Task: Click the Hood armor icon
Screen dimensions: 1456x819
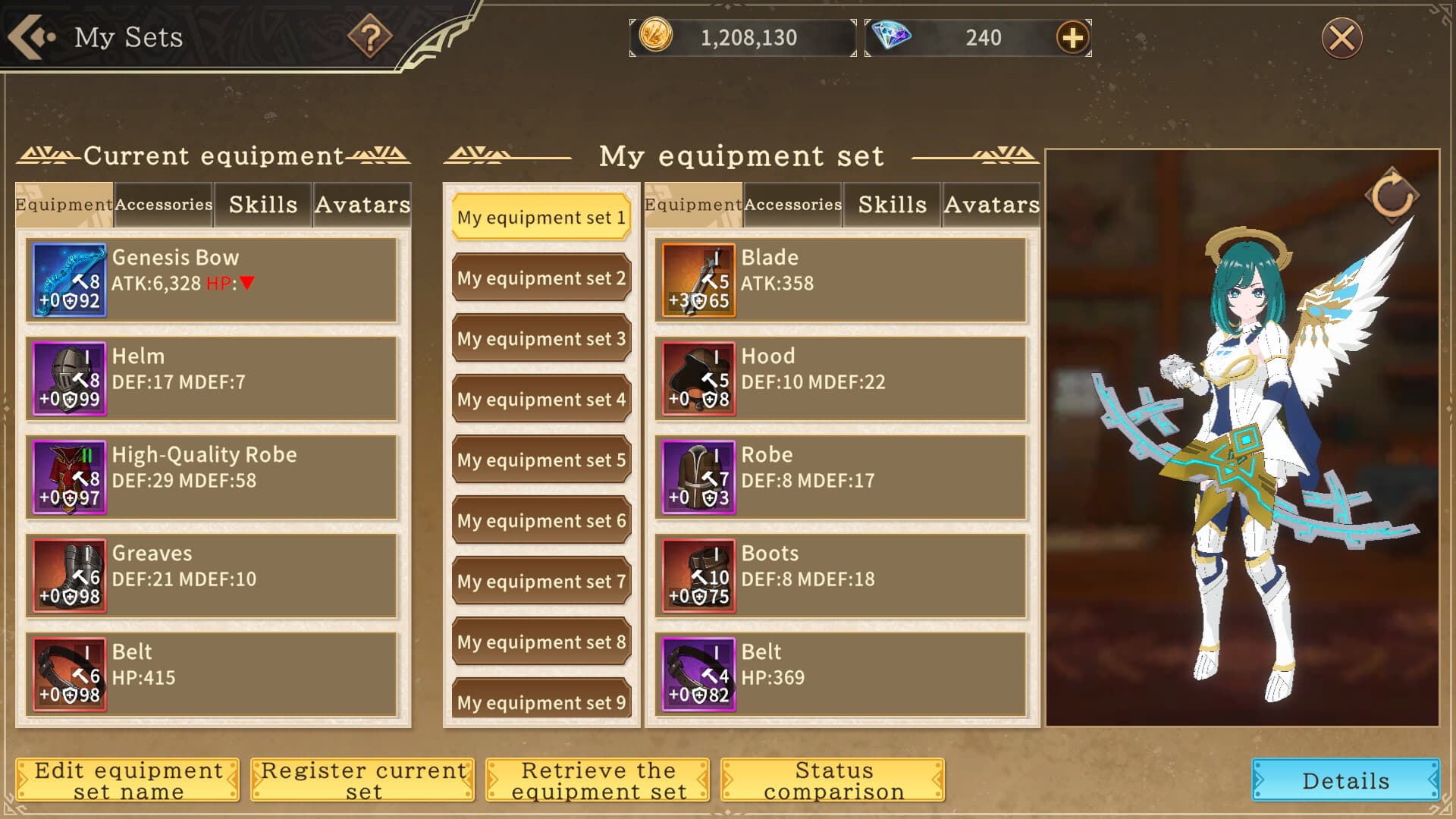Action: coord(698,378)
